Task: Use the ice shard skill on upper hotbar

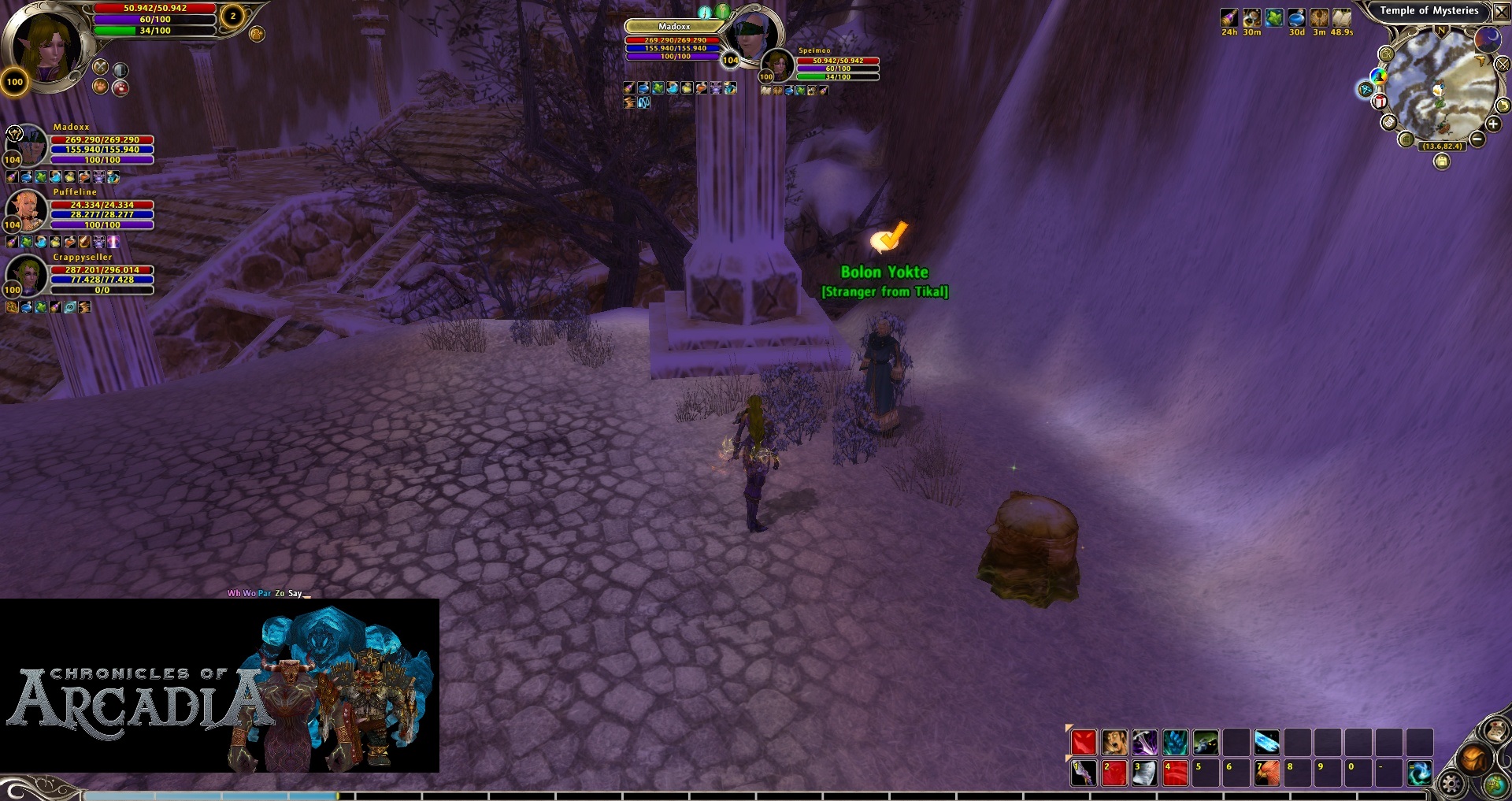Action: tap(1266, 742)
